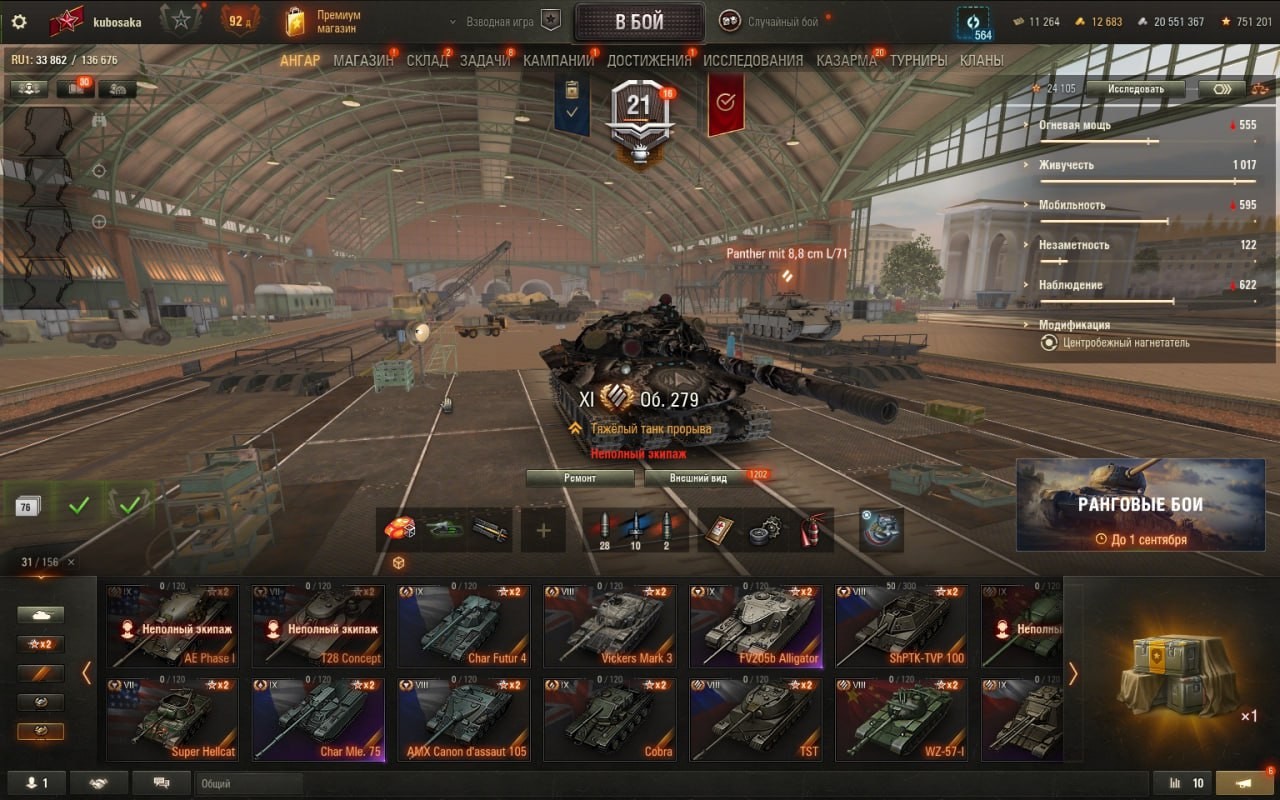Open the settings gear menu
Viewport: 1280px width, 800px height.
coord(19,22)
